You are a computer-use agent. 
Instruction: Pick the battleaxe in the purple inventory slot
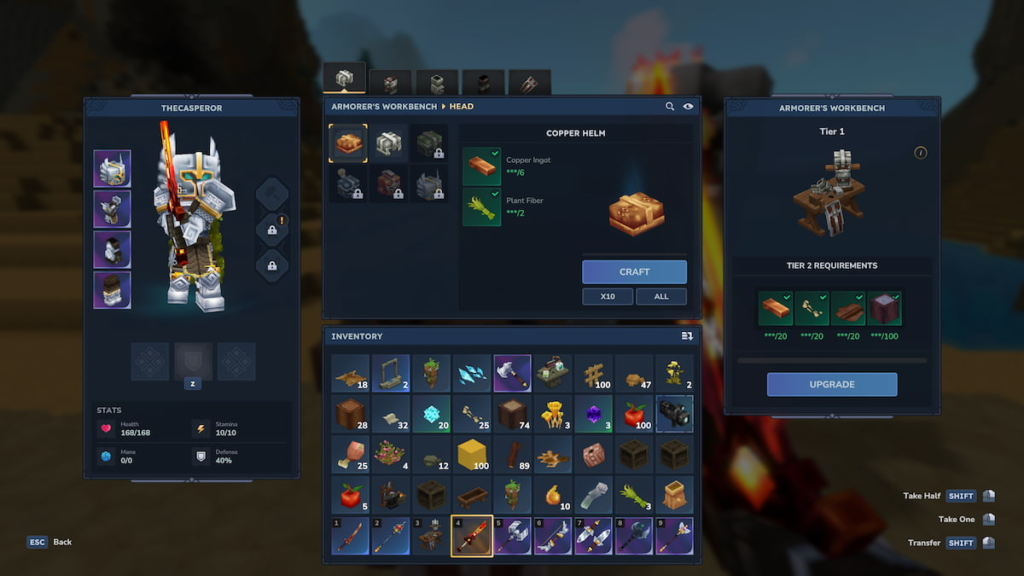pyautogui.click(x=511, y=373)
